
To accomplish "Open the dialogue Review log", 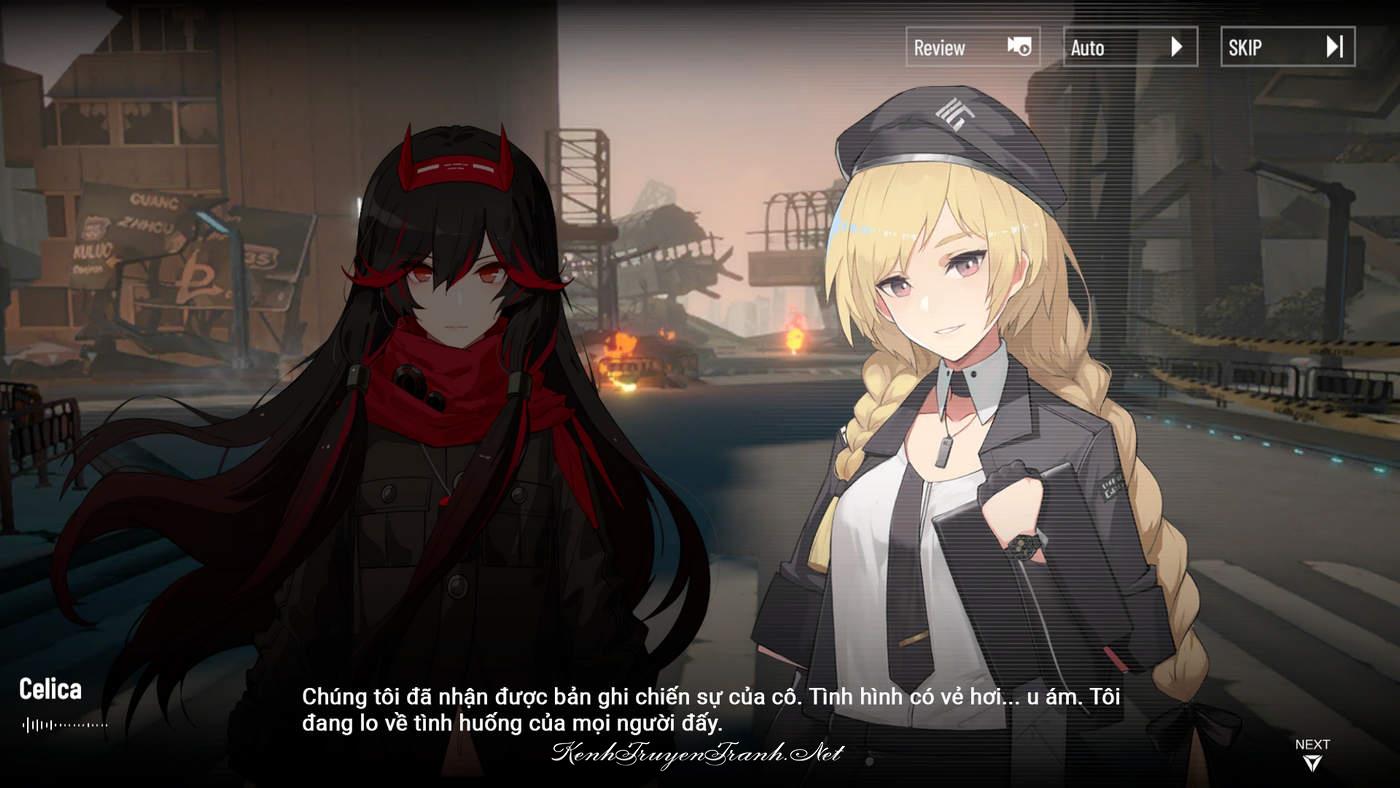I will tap(972, 47).
